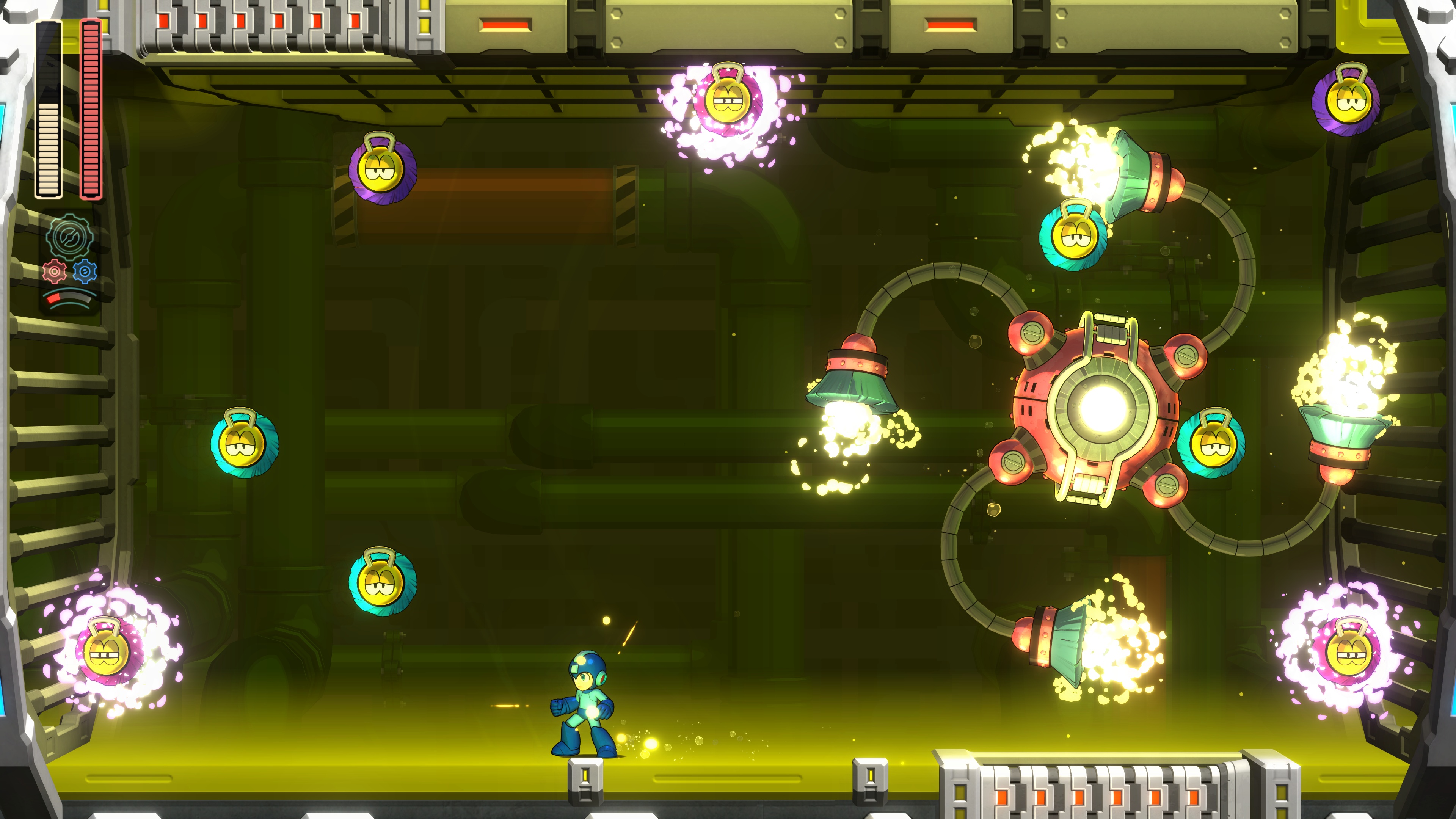The width and height of the screenshot is (1456, 819).
Task: Activate the blue Speed Gear icon
Action: (85, 272)
